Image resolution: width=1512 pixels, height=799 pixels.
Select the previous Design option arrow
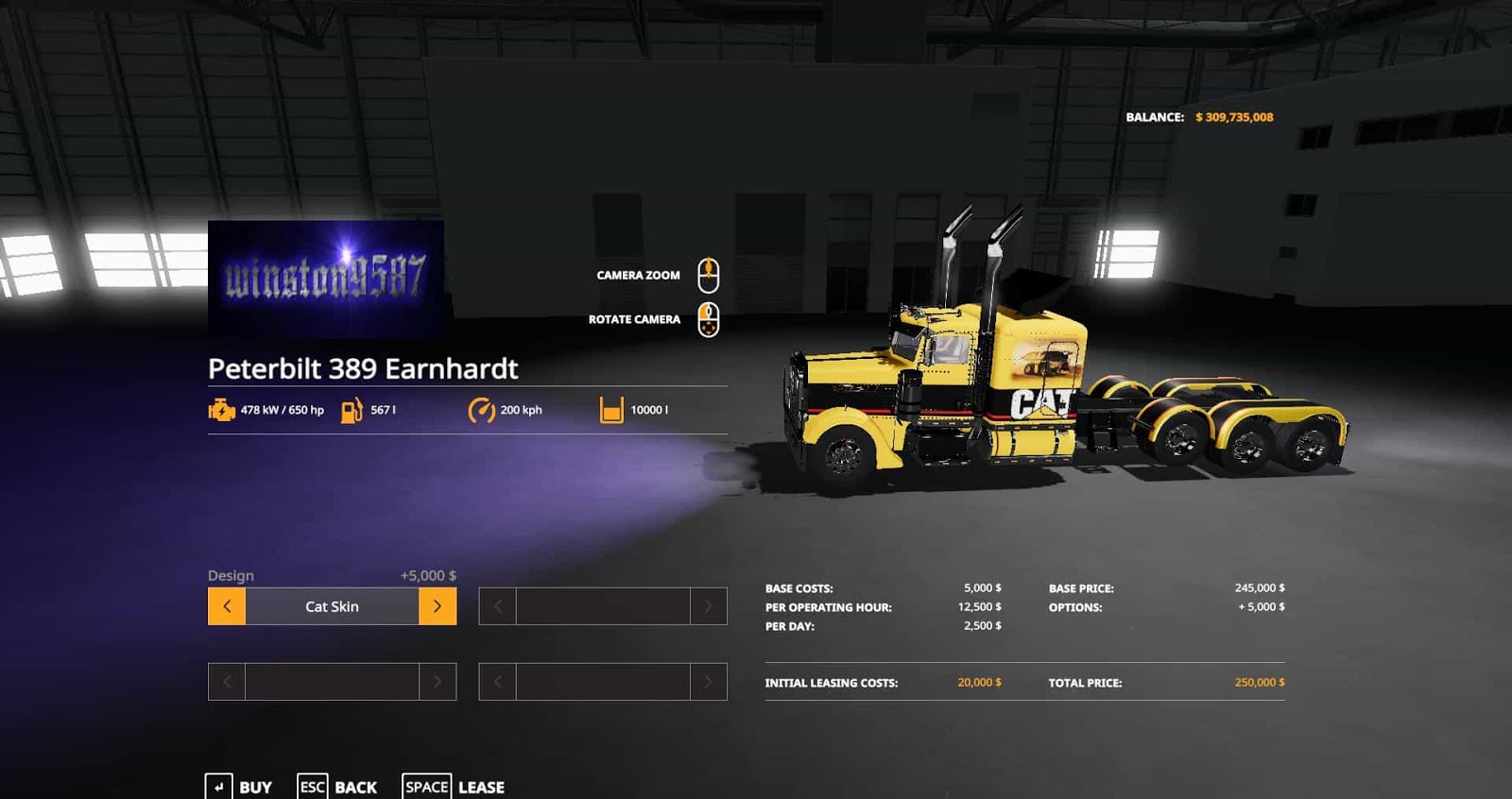(x=225, y=606)
